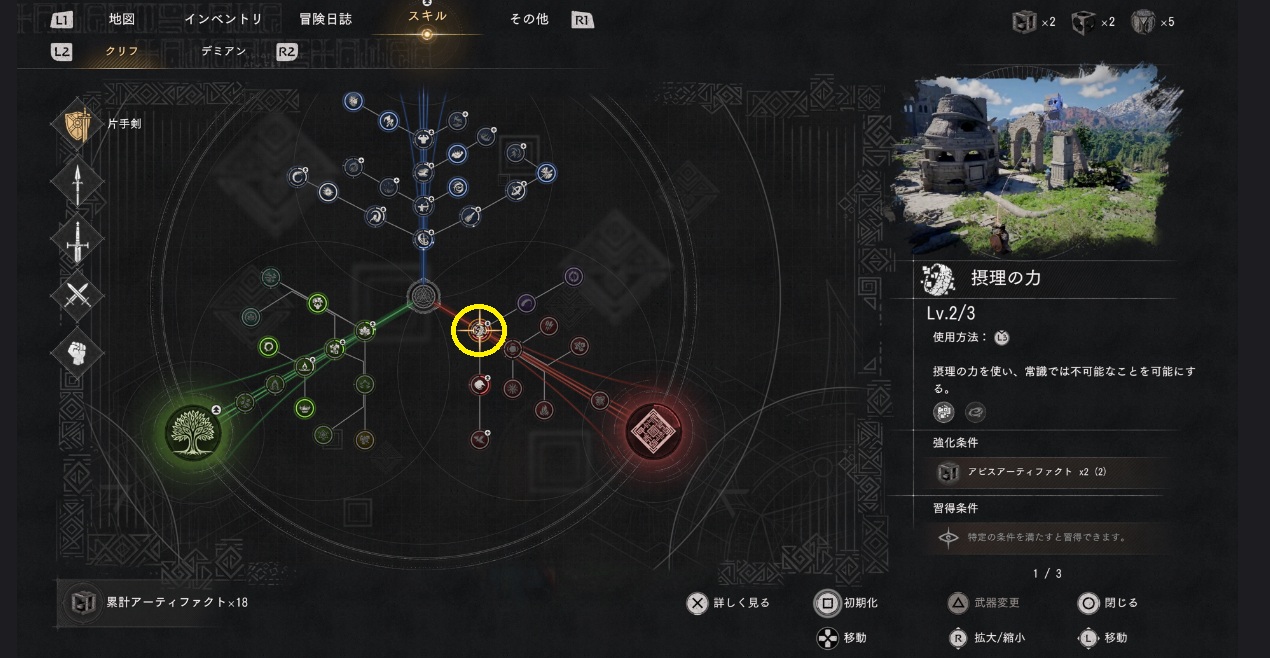Select the red square pattern root node
Screen dimensions: 1270x658
click(653, 430)
